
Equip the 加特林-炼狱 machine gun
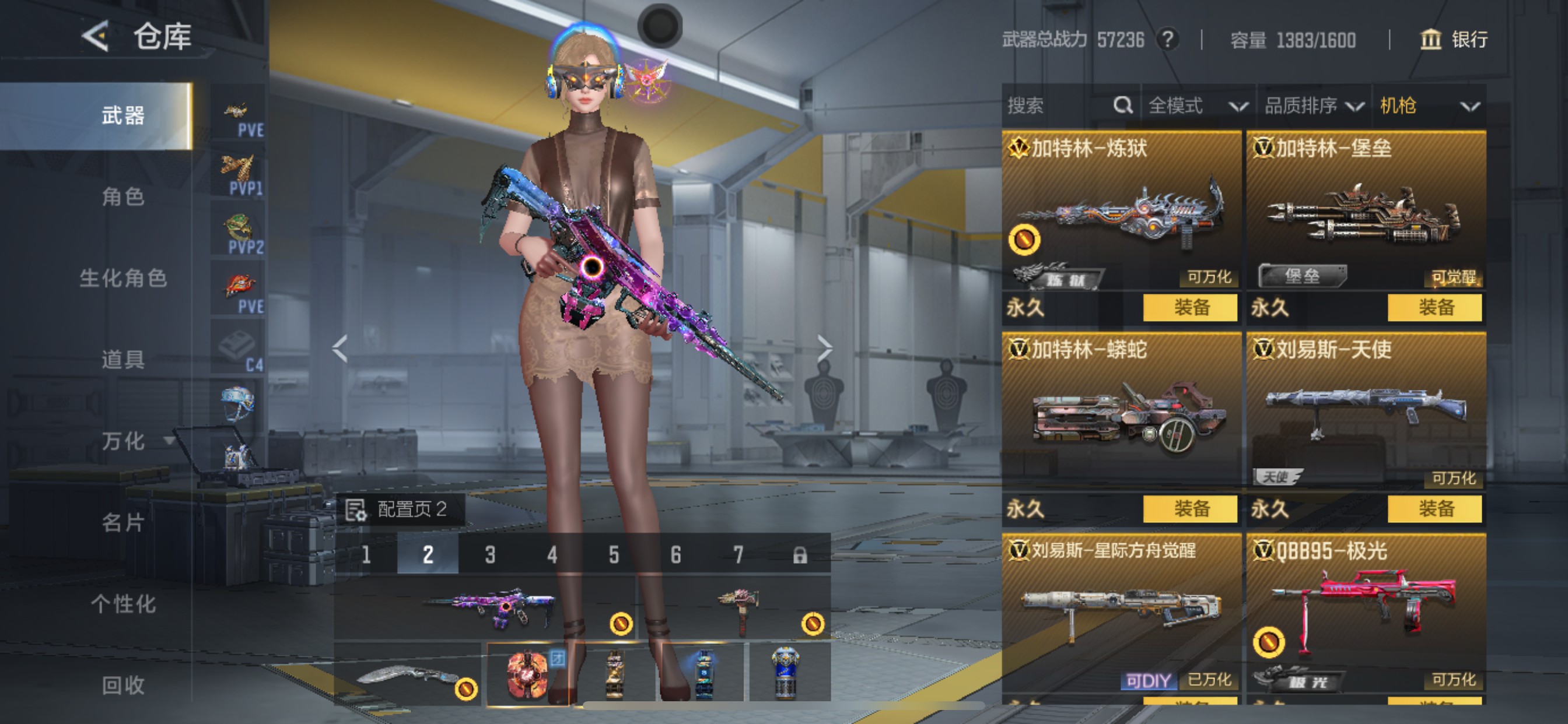point(1189,307)
